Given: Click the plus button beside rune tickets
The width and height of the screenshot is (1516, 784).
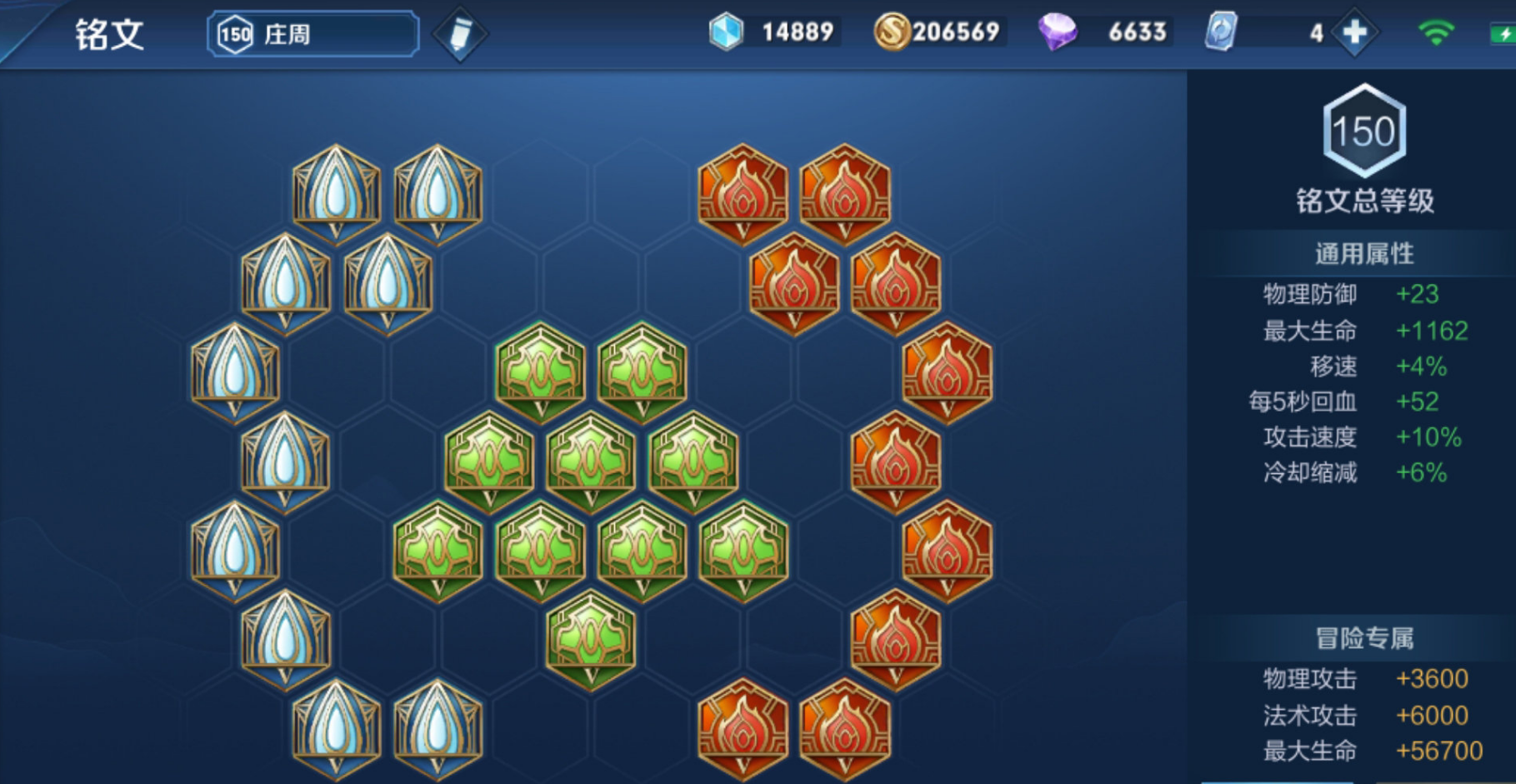Looking at the screenshot, I should pyautogui.click(x=1354, y=32).
